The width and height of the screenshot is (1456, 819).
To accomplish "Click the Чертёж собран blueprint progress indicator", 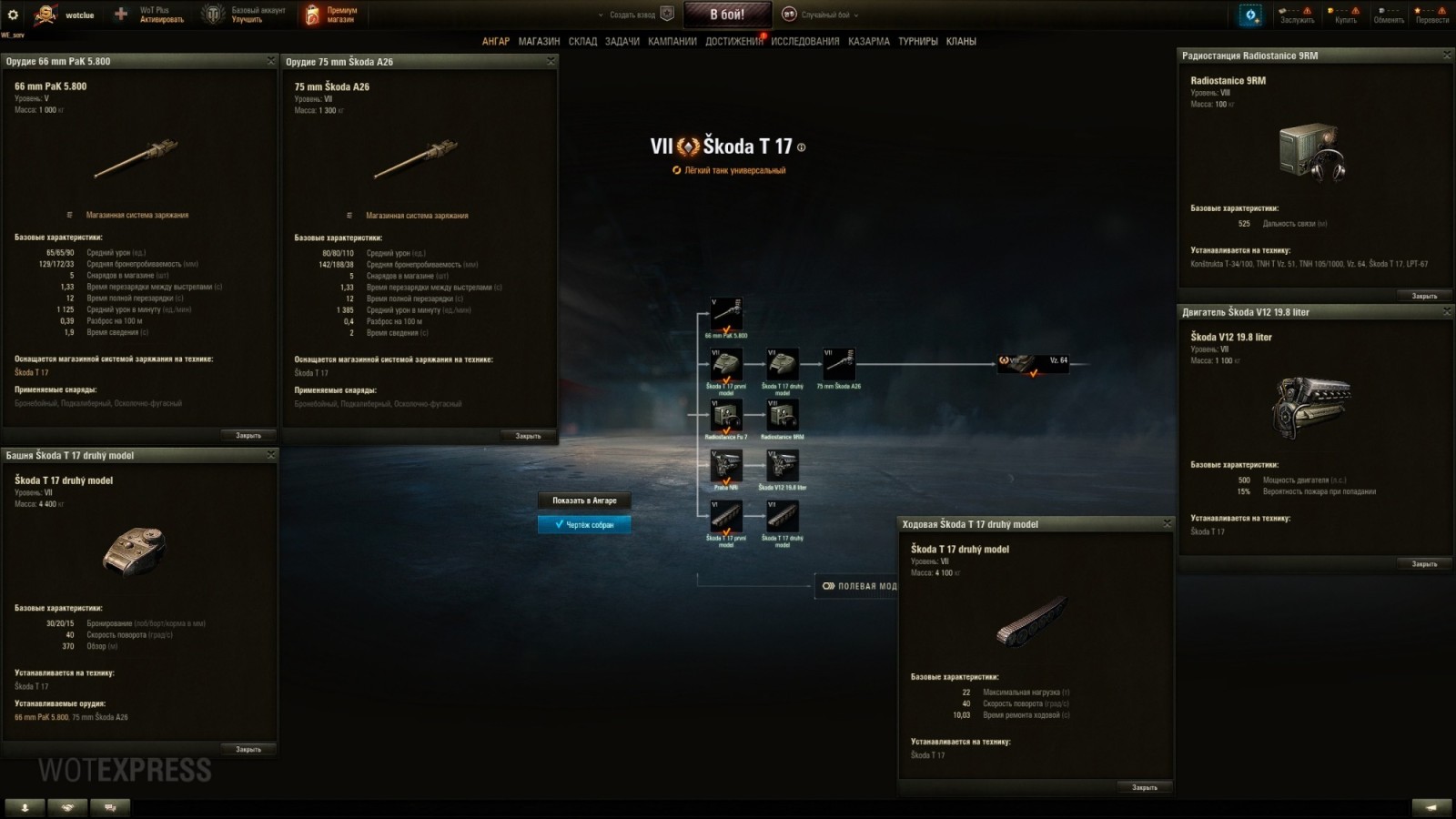I will (x=583, y=524).
